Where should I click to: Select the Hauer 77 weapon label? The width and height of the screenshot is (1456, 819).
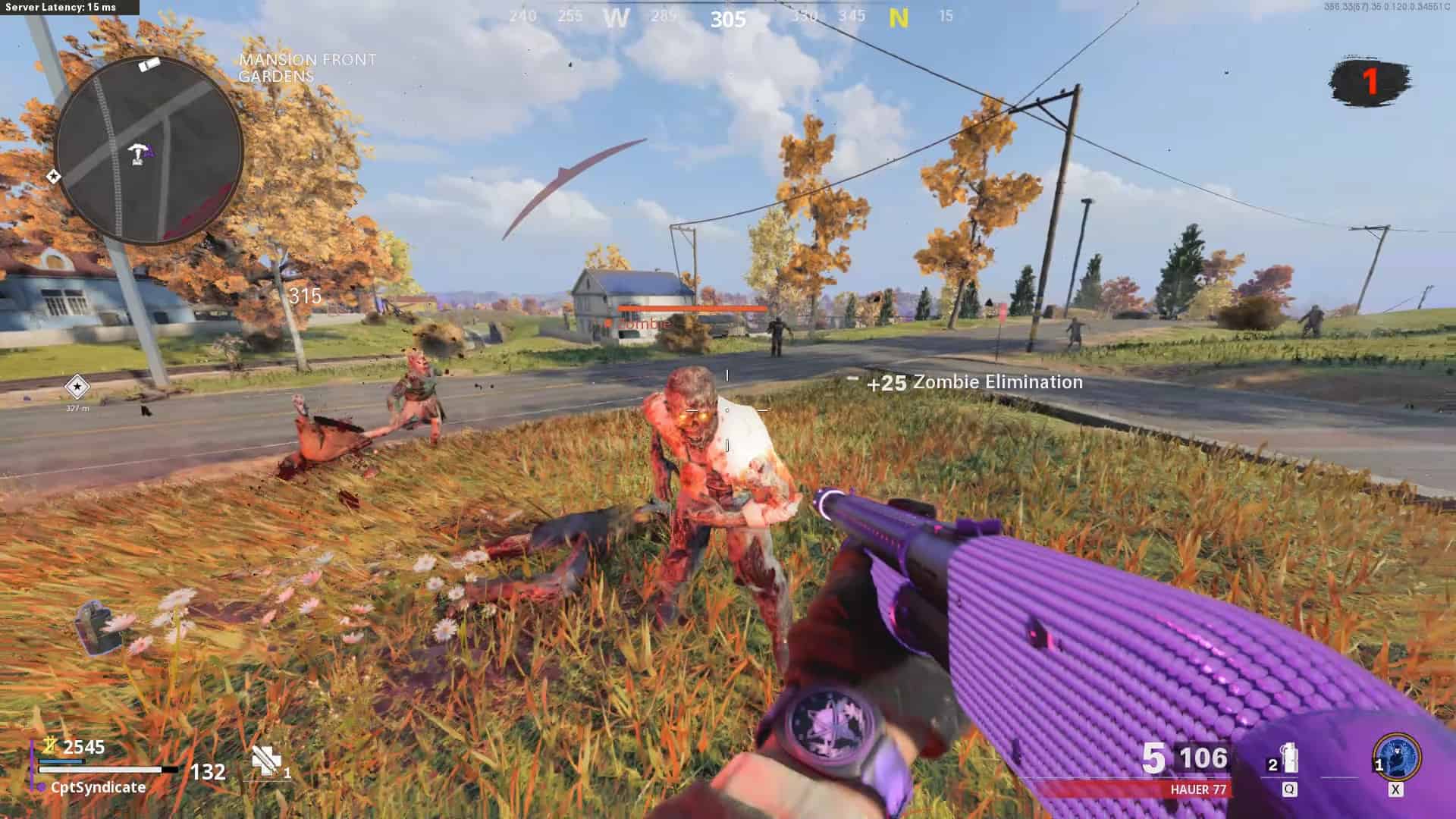click(1197, 789)
